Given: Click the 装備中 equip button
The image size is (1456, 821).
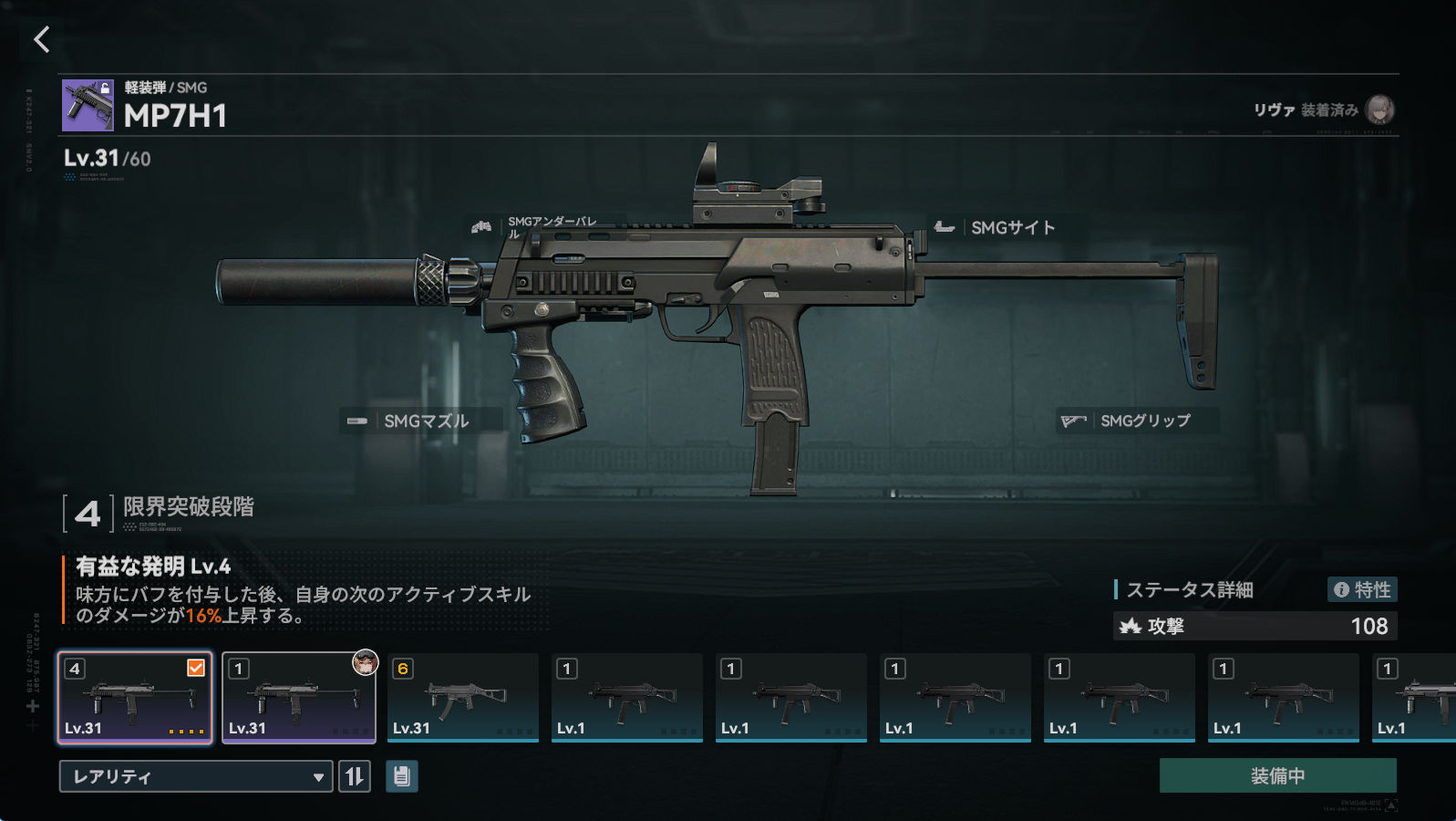Looking at the screenshot, I should tap(1277, 775).
